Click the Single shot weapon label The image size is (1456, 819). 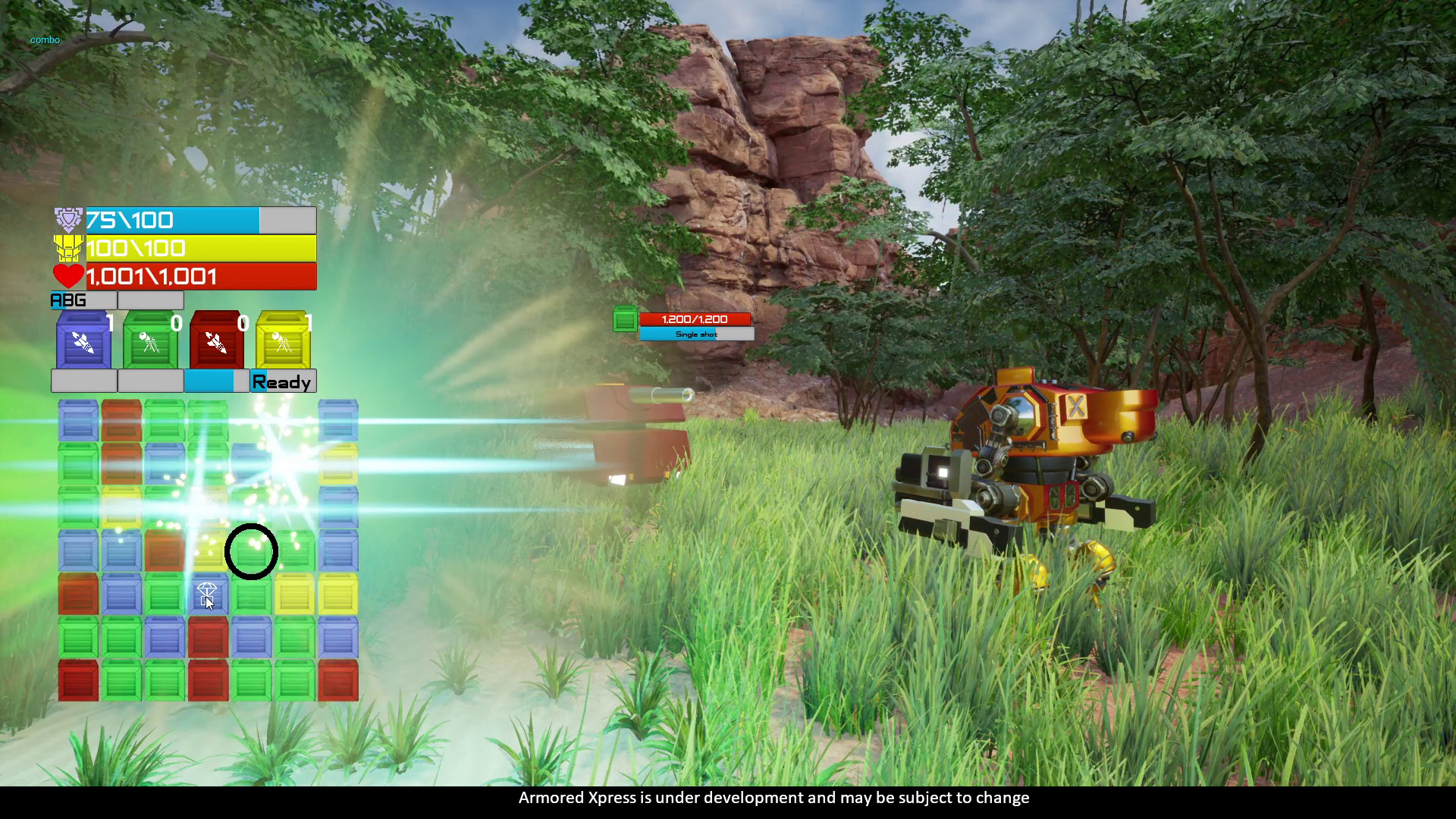click(x=695, y=334)
